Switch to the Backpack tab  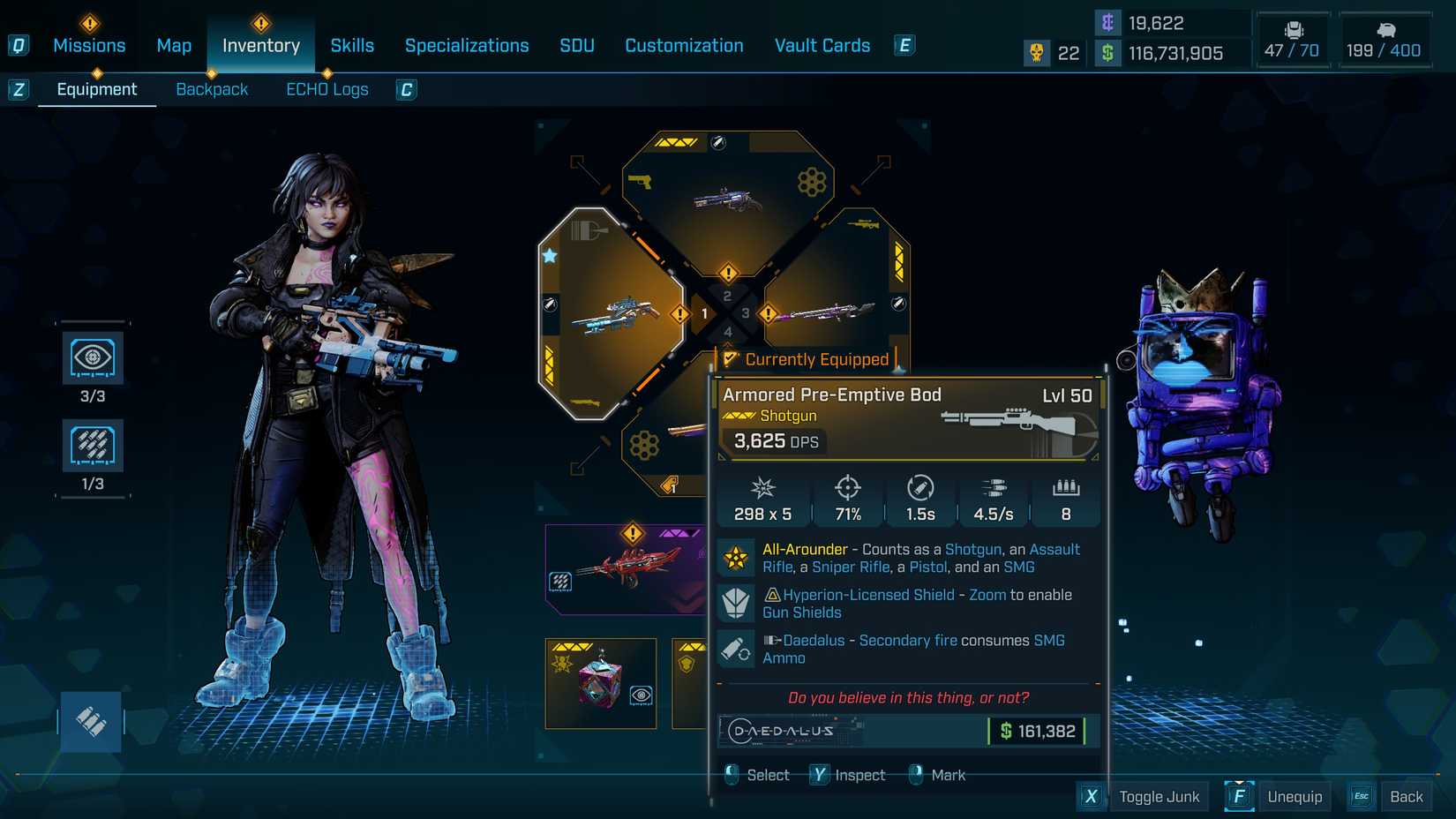[x=212, y=88]
